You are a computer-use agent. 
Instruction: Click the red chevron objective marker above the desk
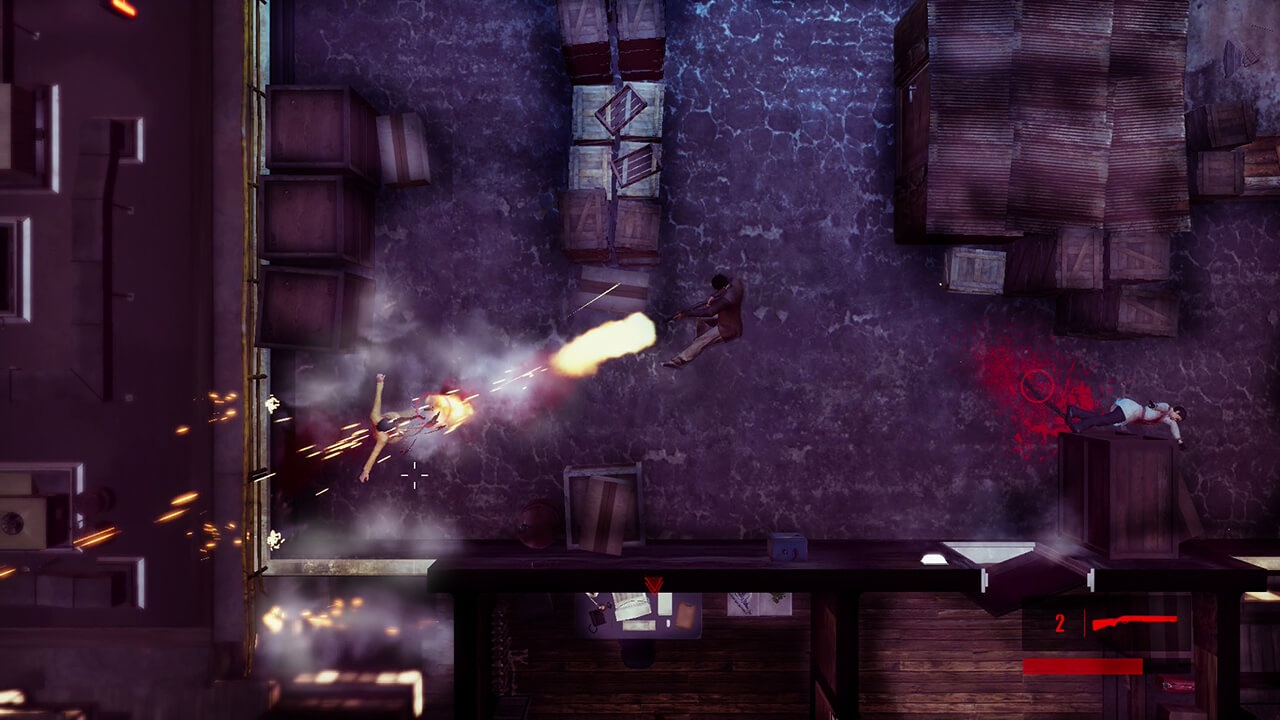(654, 584)
